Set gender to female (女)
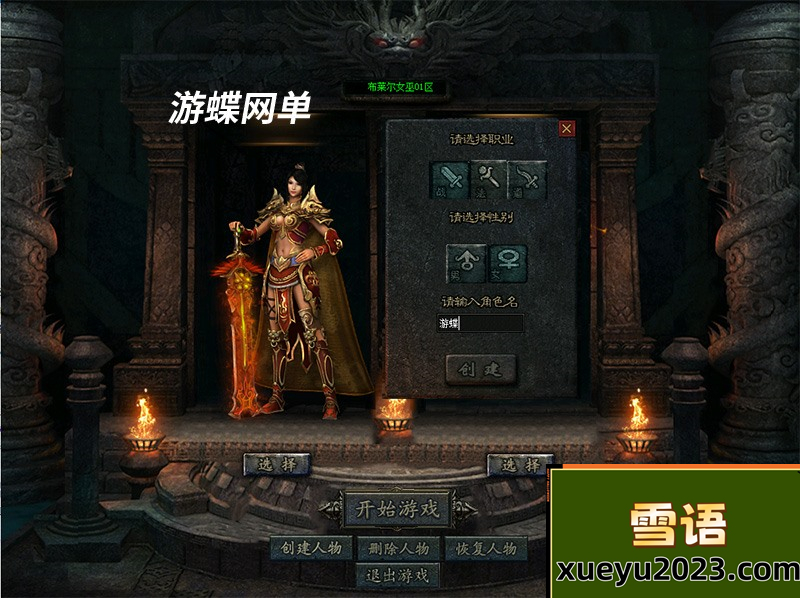Screen dimensions: 800x598 [x=507, y=263]
